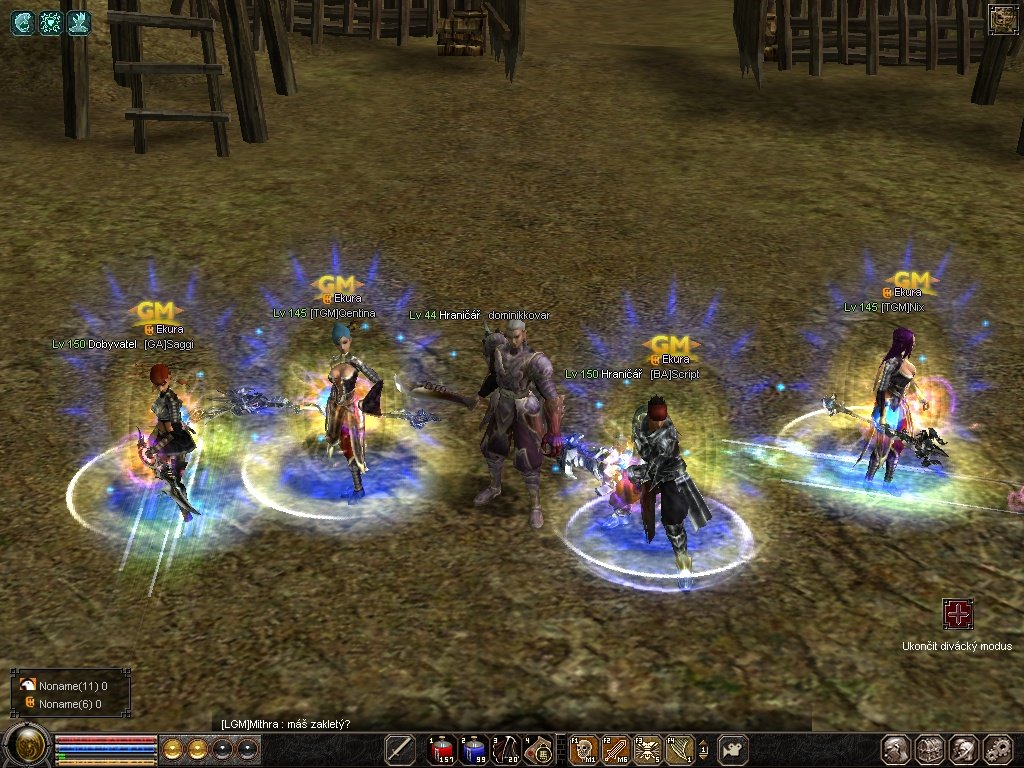The height and width of the screenshot is (768, 1024).
Task: Open the chat line from LGM Mithra
Action: pyautogui.click(x=286, y=724)
